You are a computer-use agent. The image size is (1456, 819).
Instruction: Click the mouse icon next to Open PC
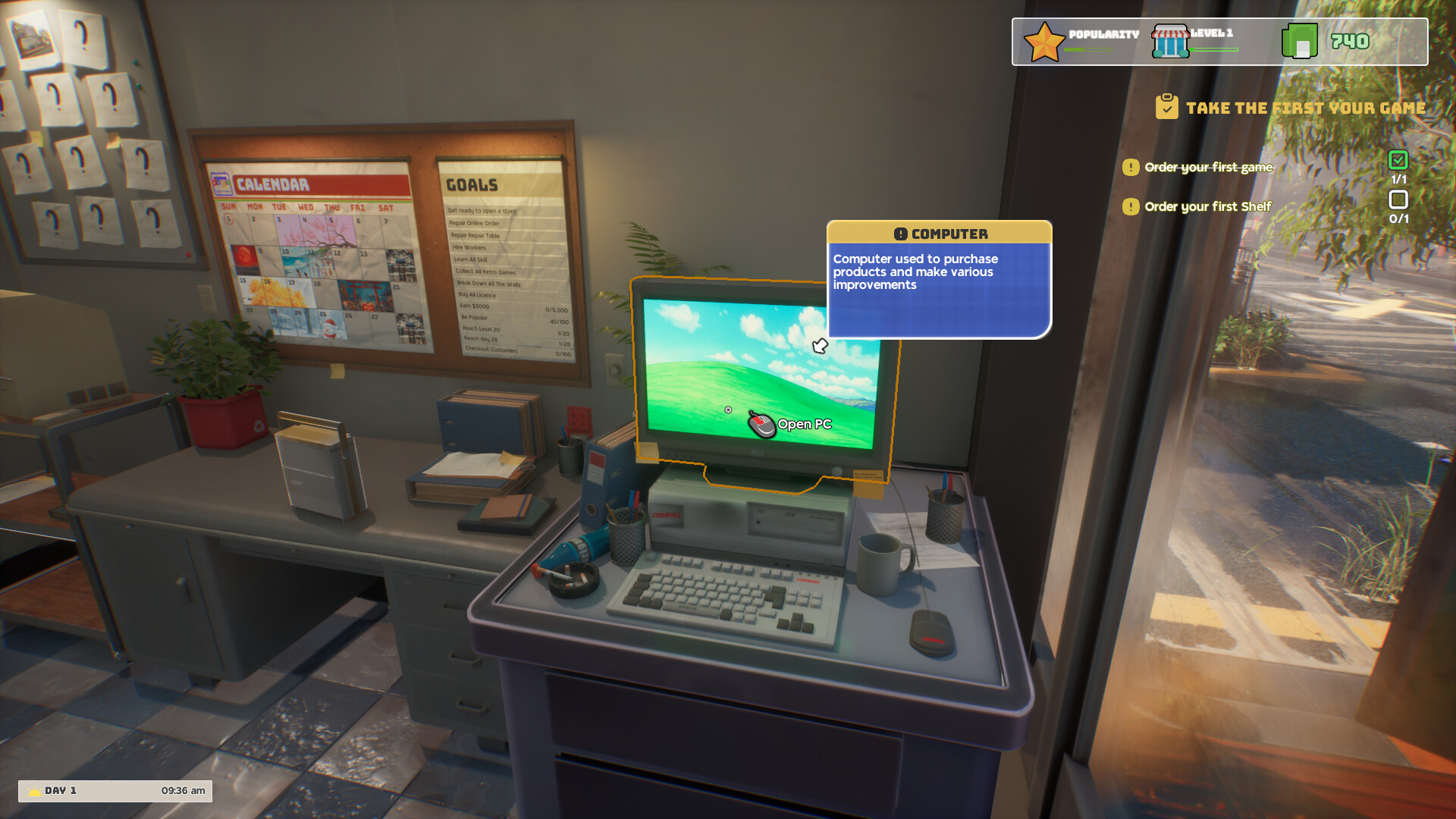click(x=761, y=425)
